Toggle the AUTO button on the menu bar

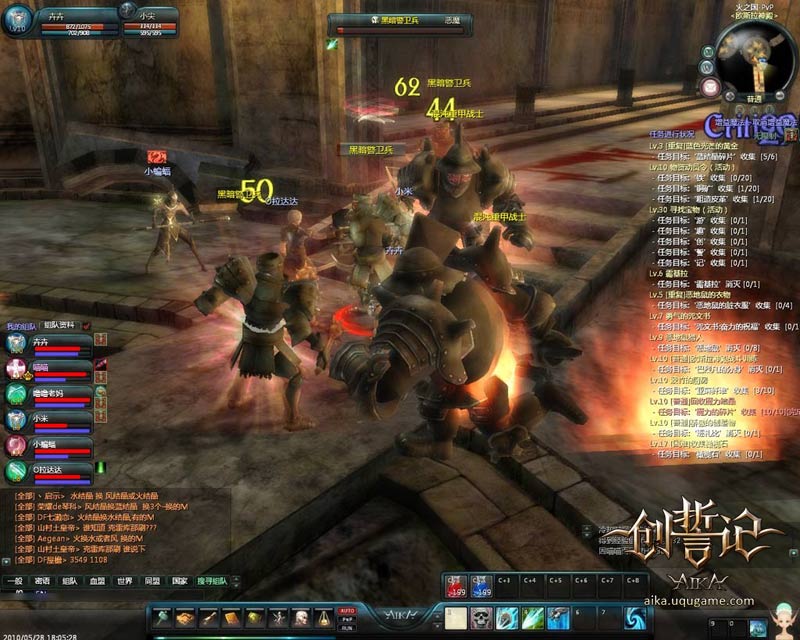[x=348, y=609]
